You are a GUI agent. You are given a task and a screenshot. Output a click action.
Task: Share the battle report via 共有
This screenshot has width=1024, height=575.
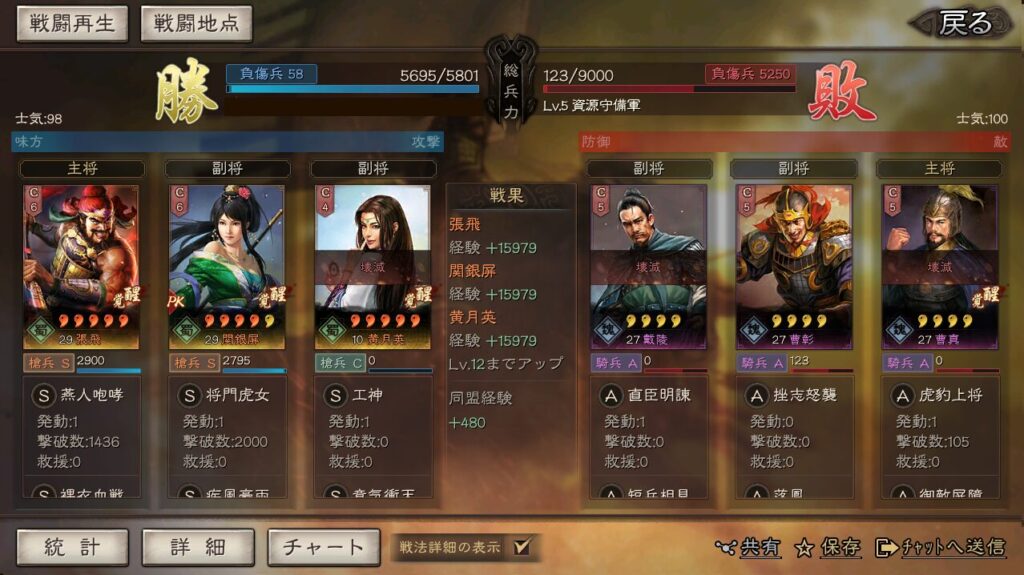[749, 547]
